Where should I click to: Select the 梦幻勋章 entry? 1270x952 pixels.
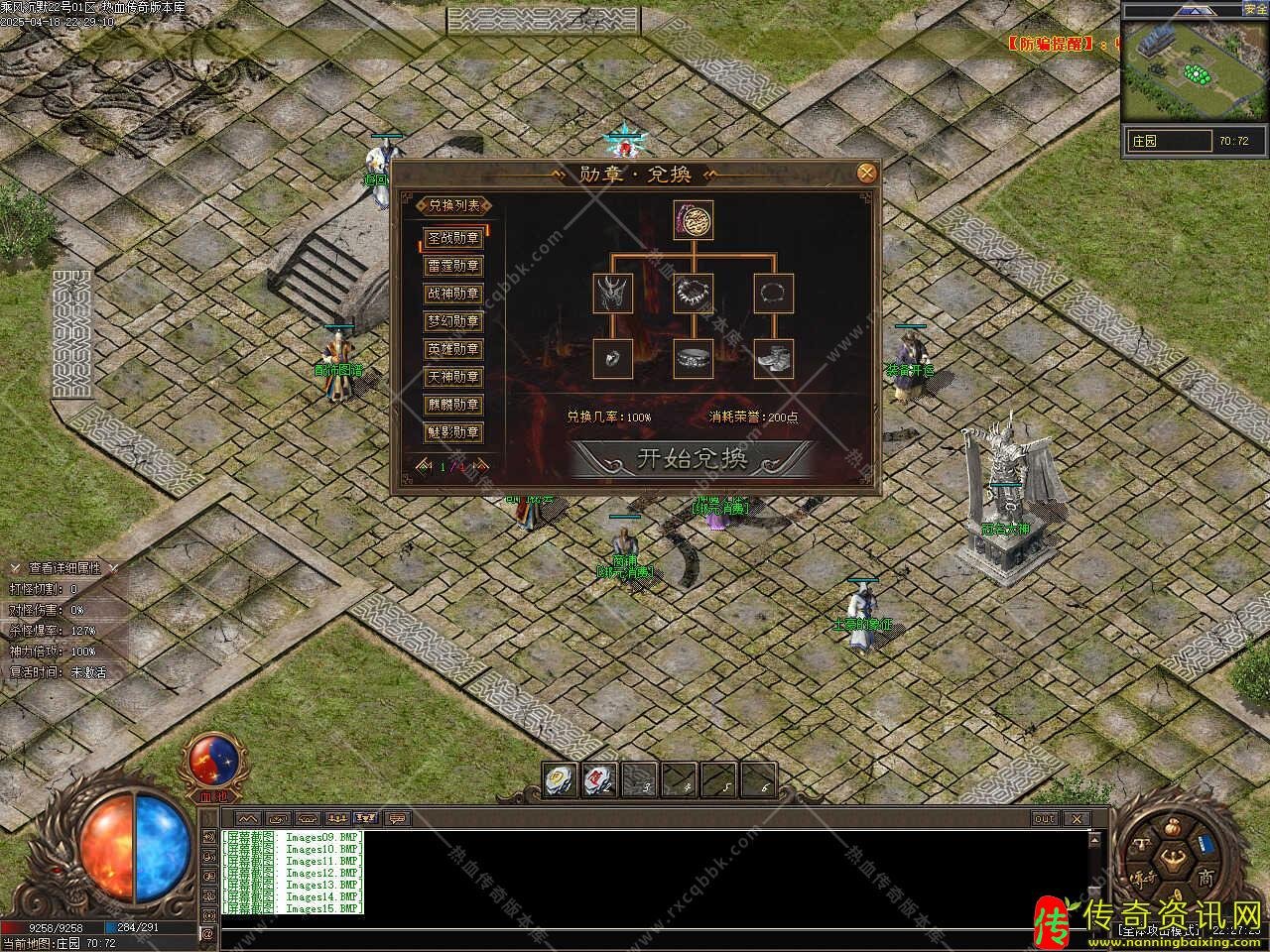coord(452,322)
